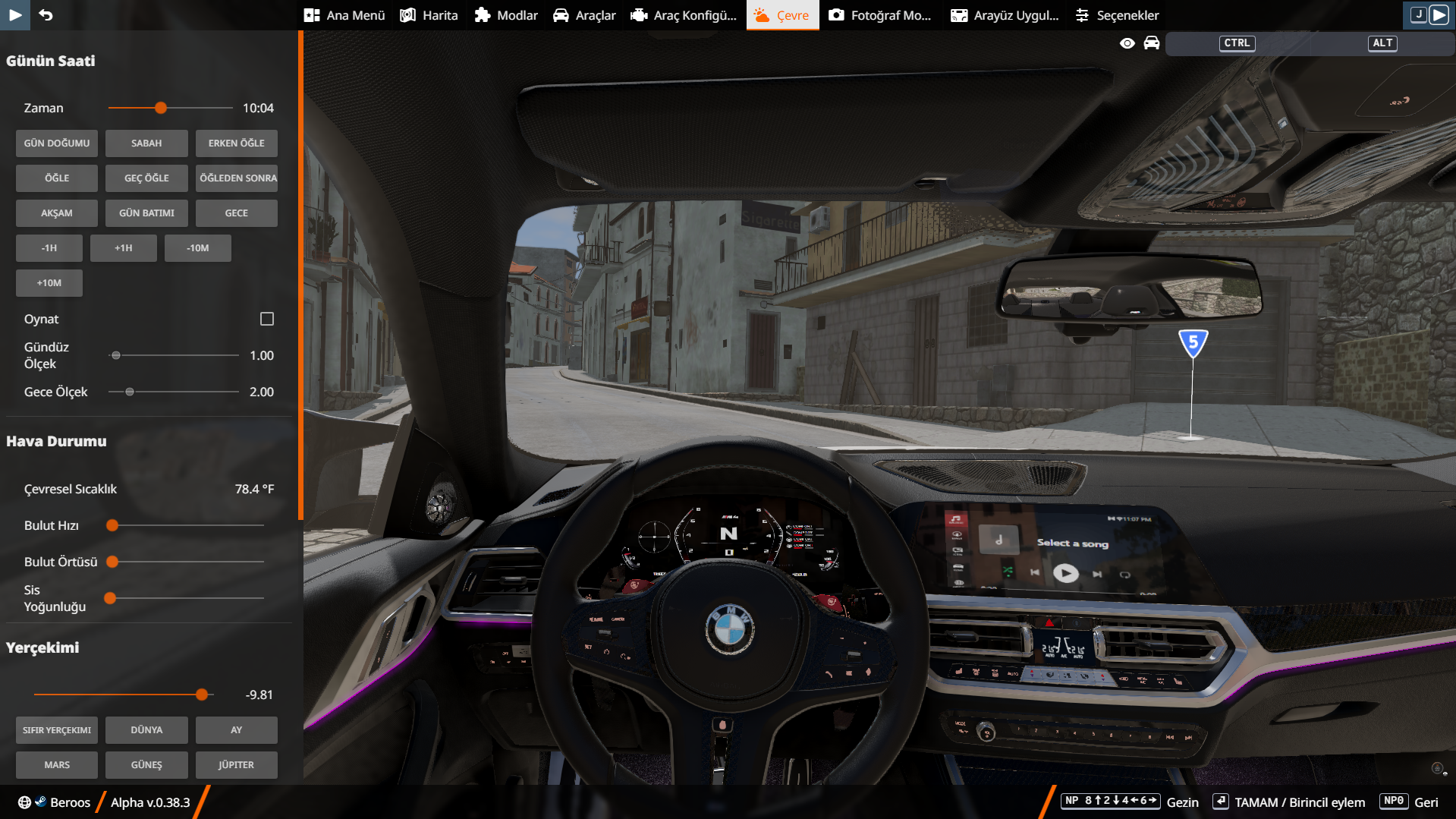Open the Ana Menü menu item

point(345,14)
